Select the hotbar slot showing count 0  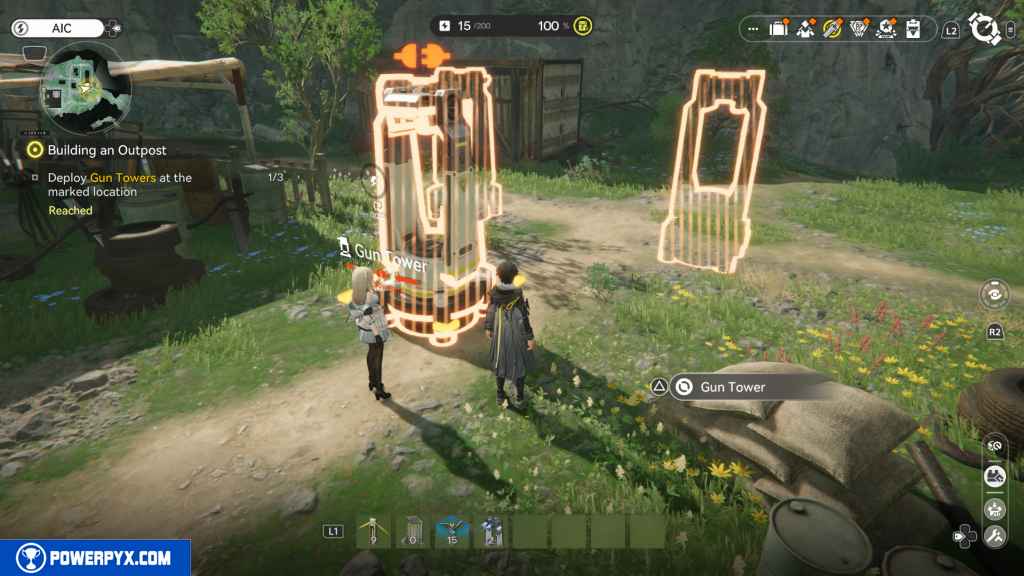(412, 531)
